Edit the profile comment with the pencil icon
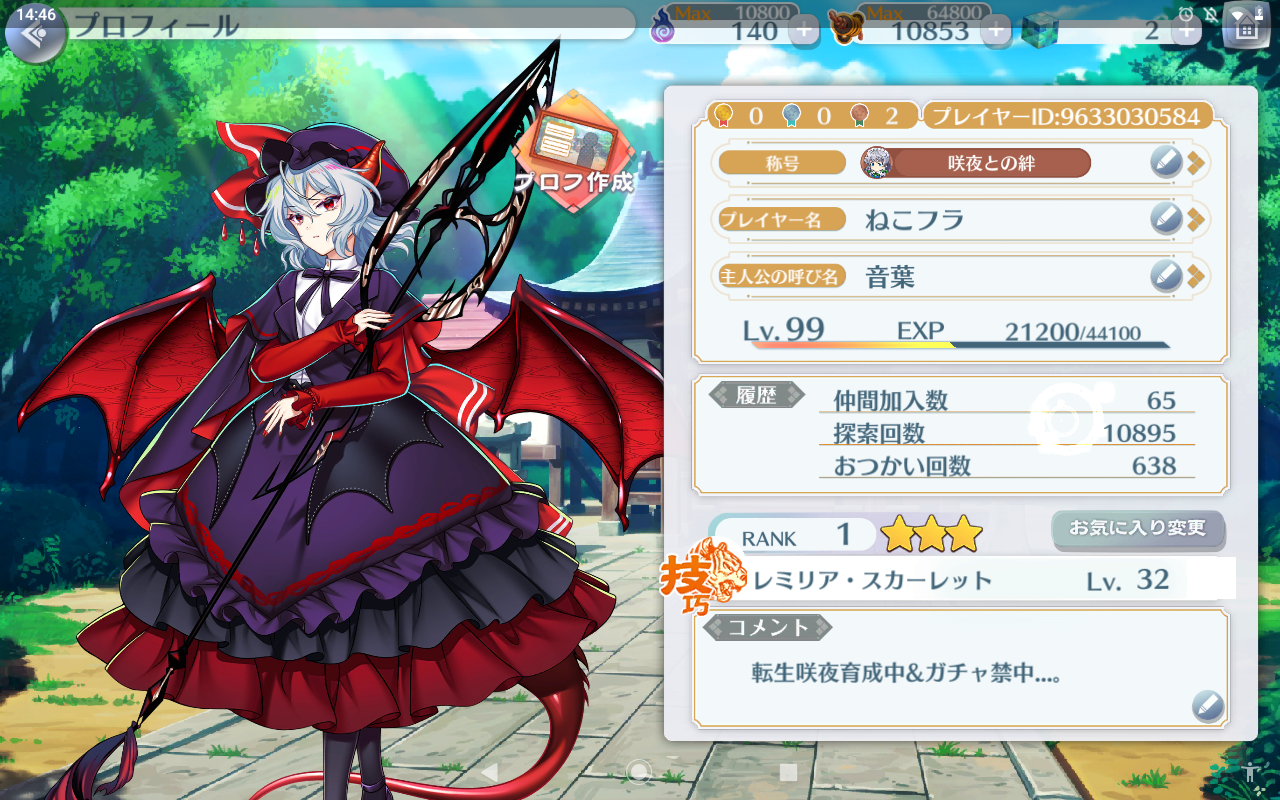This screenshot has height=800, width=1280. 1208,706
